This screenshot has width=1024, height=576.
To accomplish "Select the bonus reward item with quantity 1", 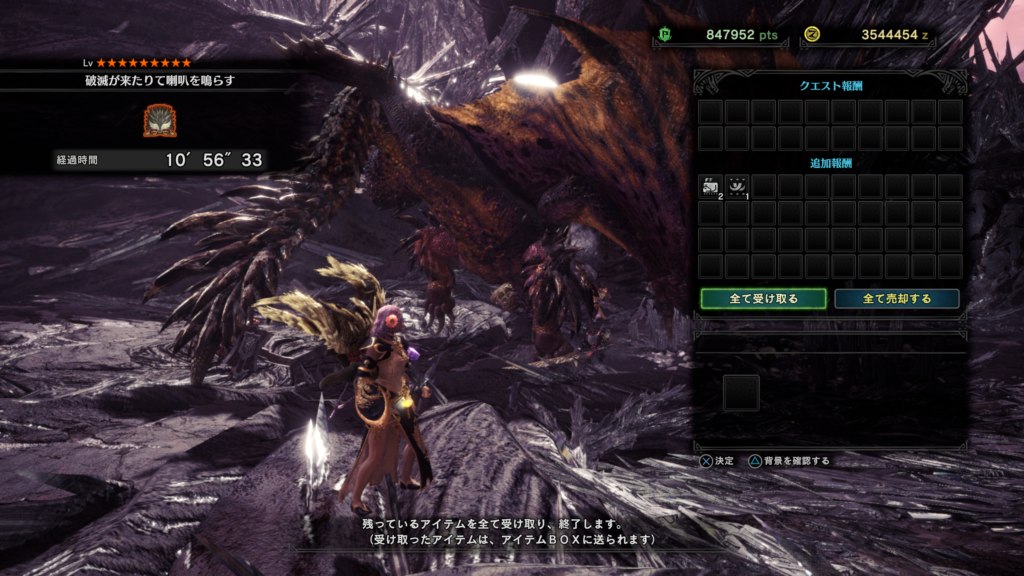I will coord(737,186).
